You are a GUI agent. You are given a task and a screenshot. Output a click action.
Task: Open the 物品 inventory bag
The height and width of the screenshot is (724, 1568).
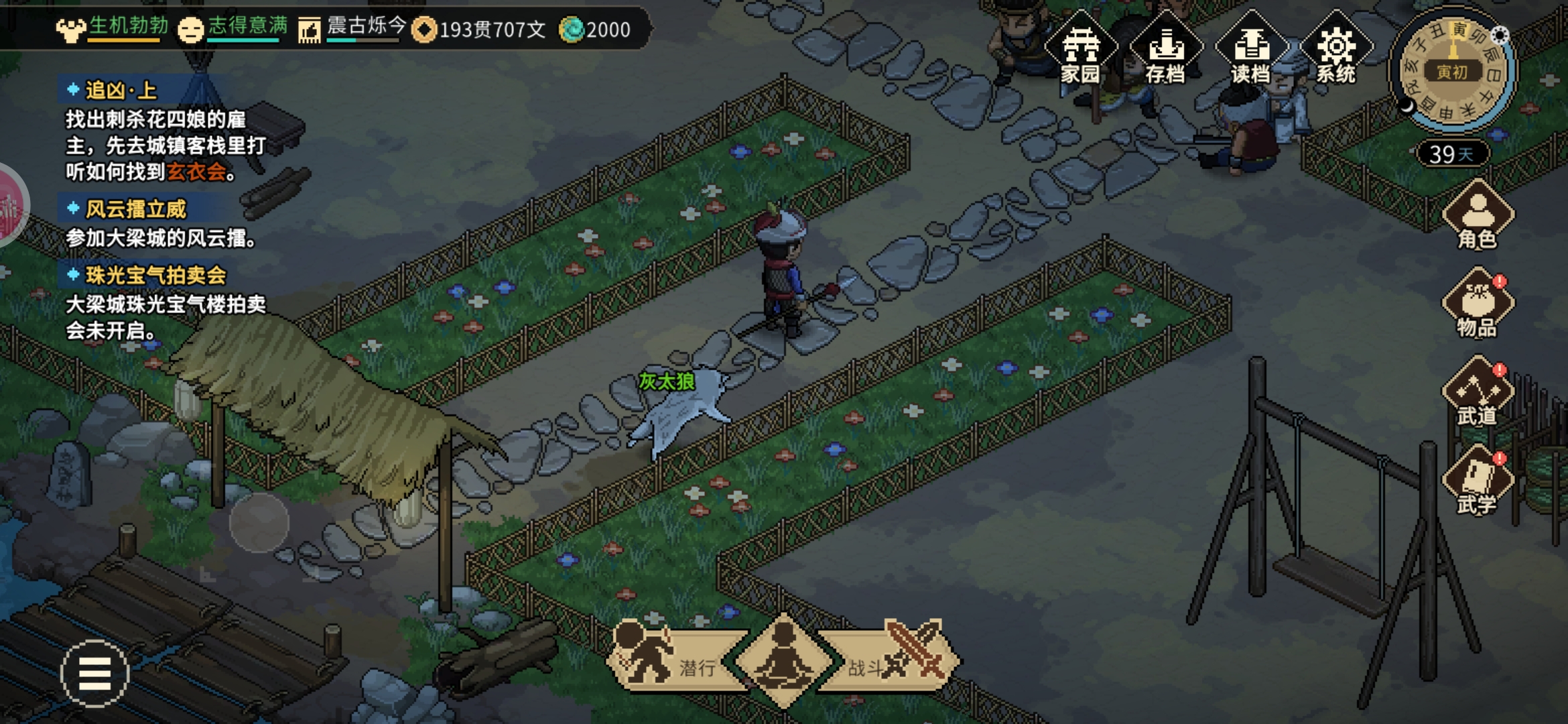click(x=1477, y=303)
